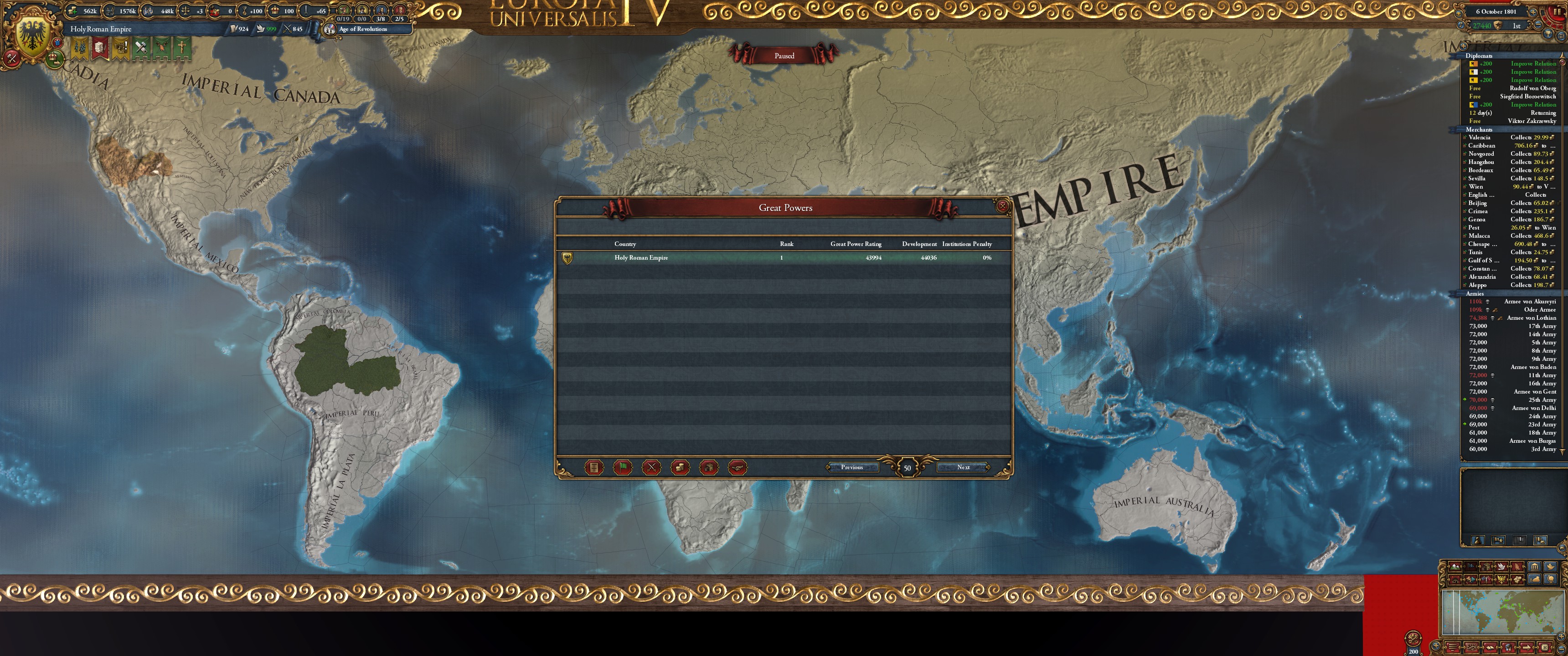Select the golden eagle political map mode
Viewport: 1568px width, 656px height.
click(x=1501, y=580)
